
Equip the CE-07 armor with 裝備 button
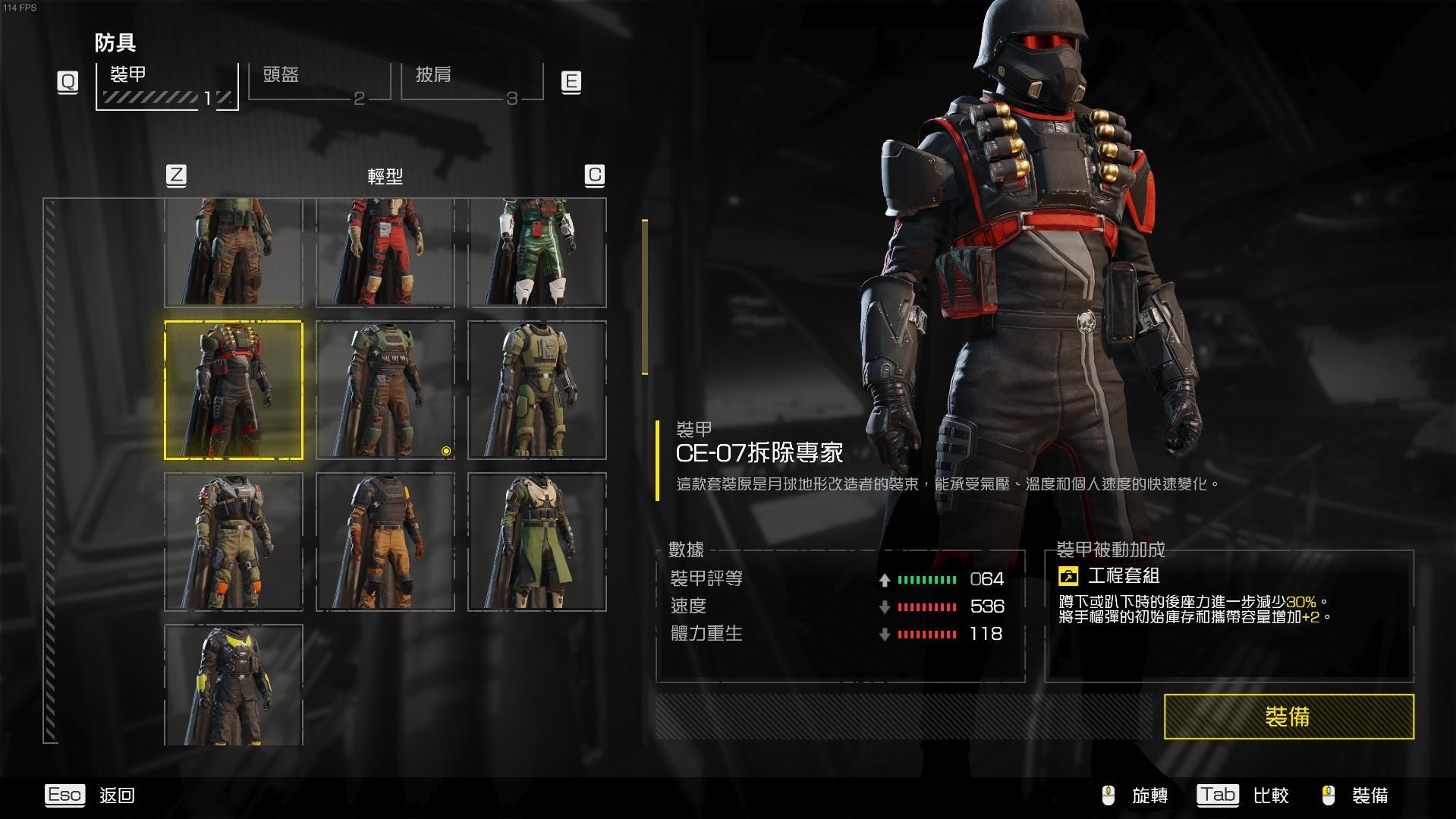(1288, 716)
